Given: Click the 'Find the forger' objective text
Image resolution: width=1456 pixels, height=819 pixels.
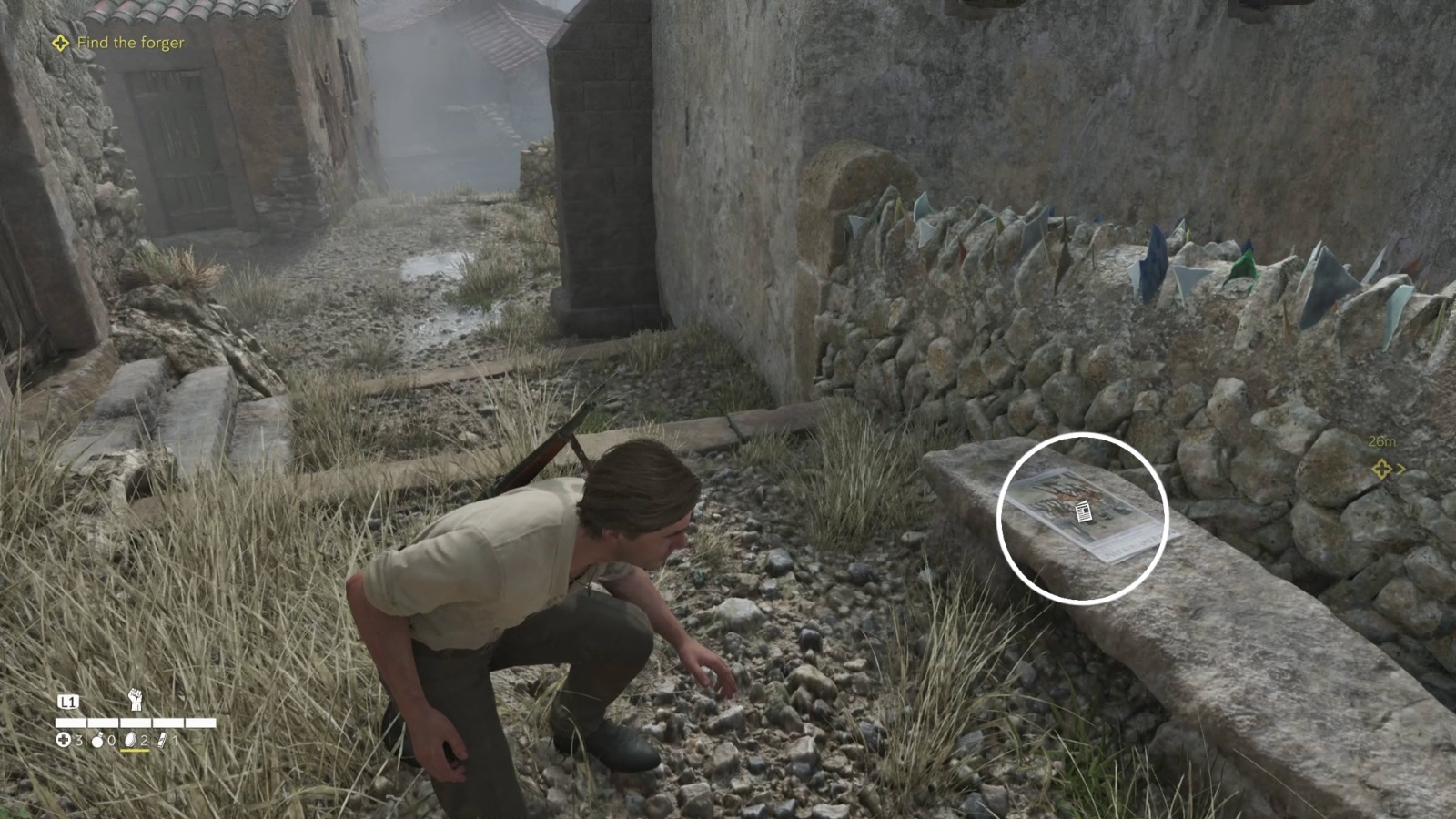Looking at the screenshot, I should (x=130, y=43).
